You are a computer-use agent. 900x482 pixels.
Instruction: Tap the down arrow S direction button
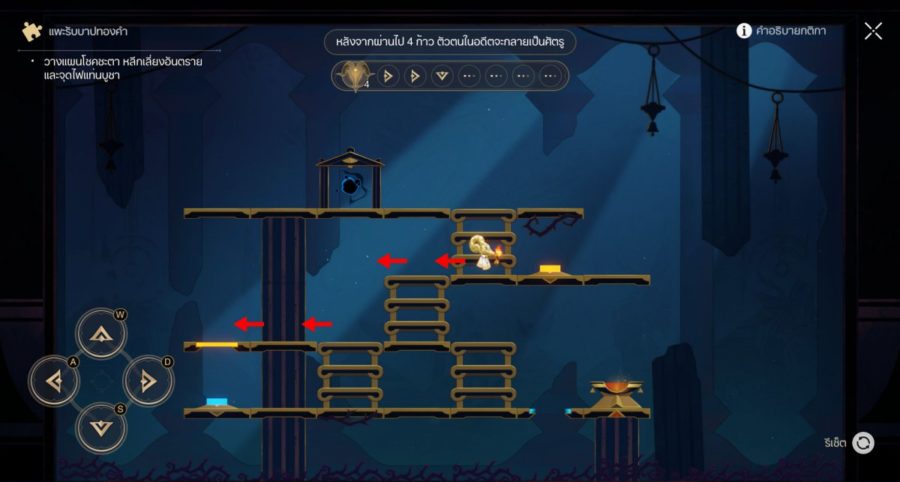[101, 428]
